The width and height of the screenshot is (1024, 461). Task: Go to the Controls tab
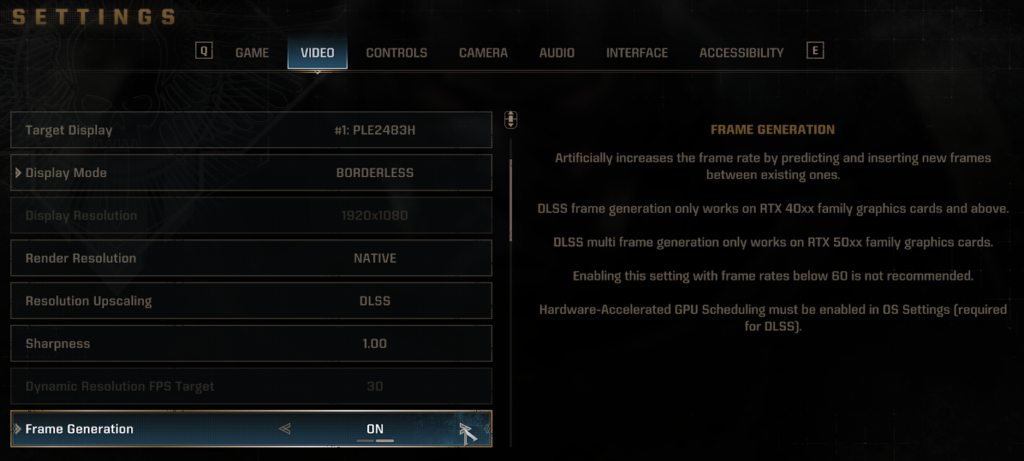[x=396, y=53]
